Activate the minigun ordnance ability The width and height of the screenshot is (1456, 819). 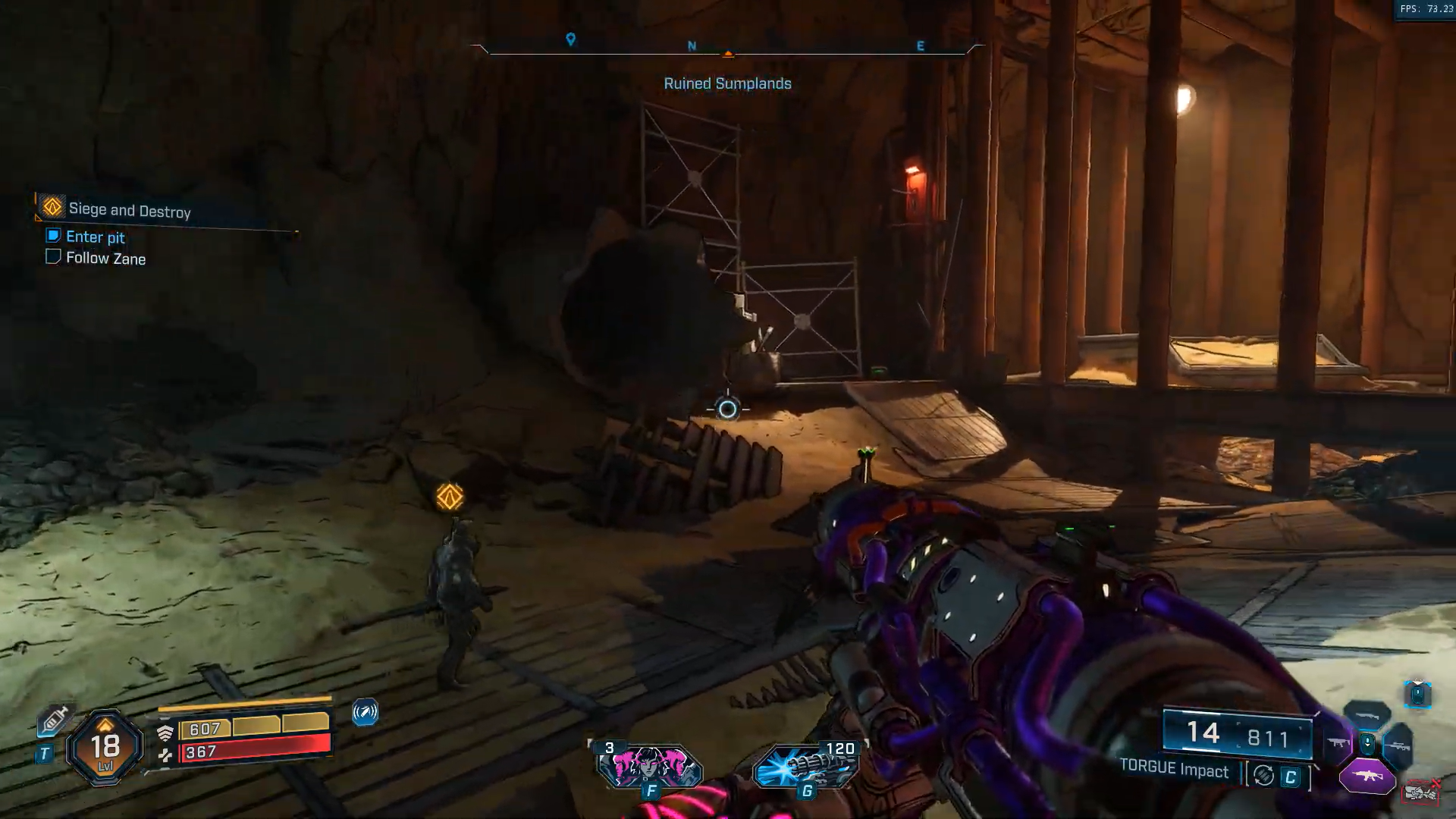click(807, 767)
